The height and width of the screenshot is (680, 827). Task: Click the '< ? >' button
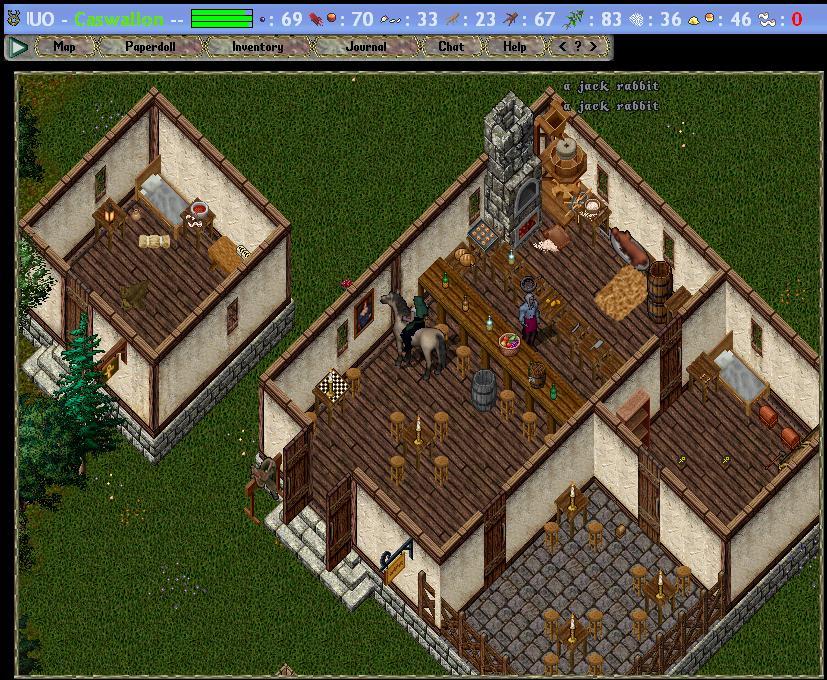[578, 47]
